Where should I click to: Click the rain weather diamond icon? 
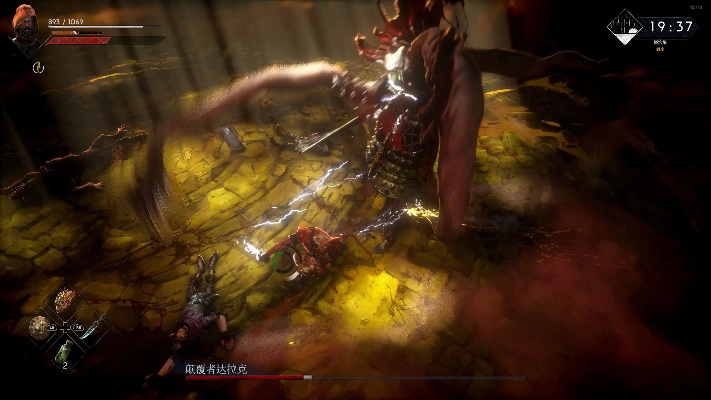click(x=626, y=27)
